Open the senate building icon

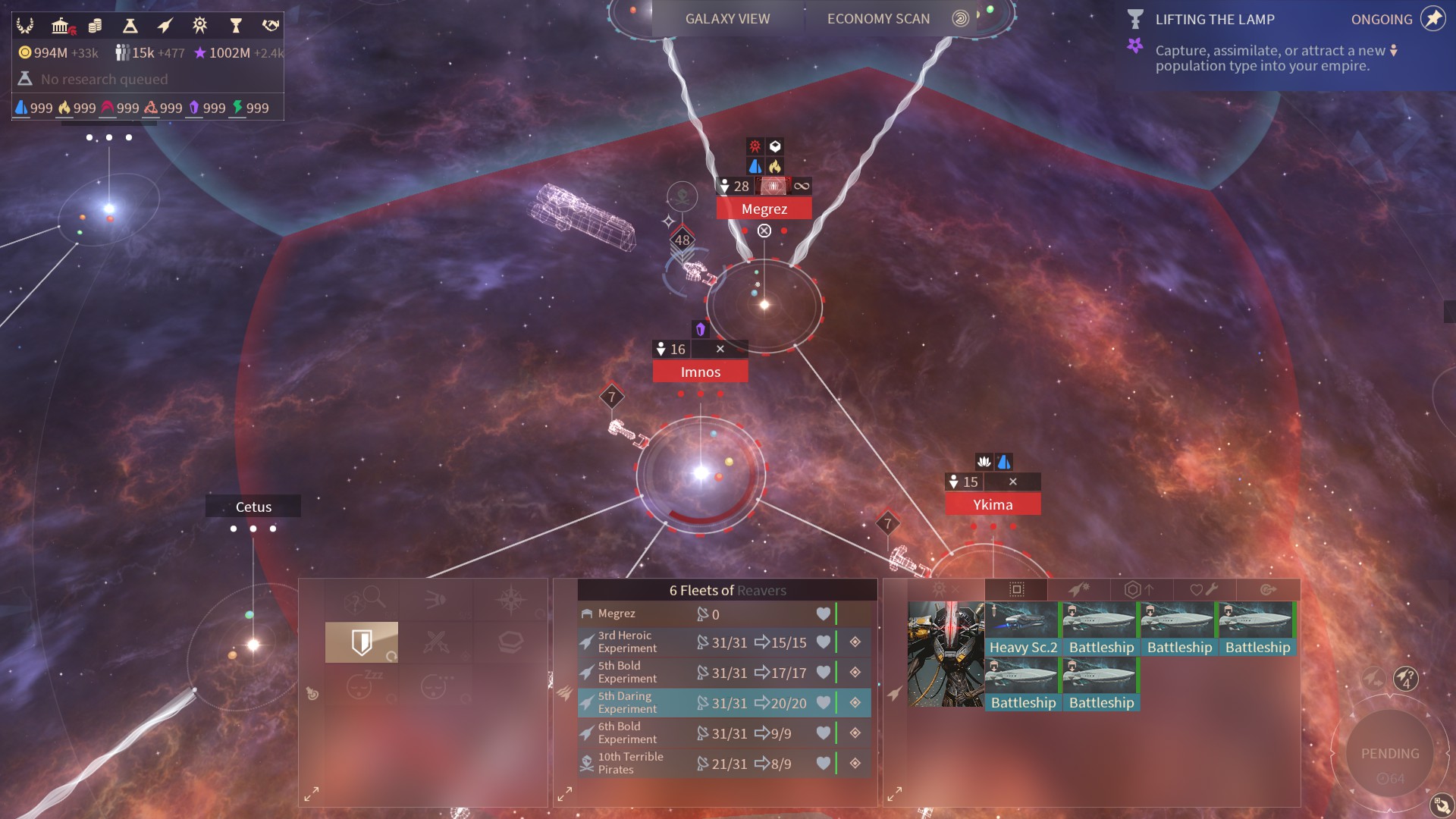(x=61, y=27)
